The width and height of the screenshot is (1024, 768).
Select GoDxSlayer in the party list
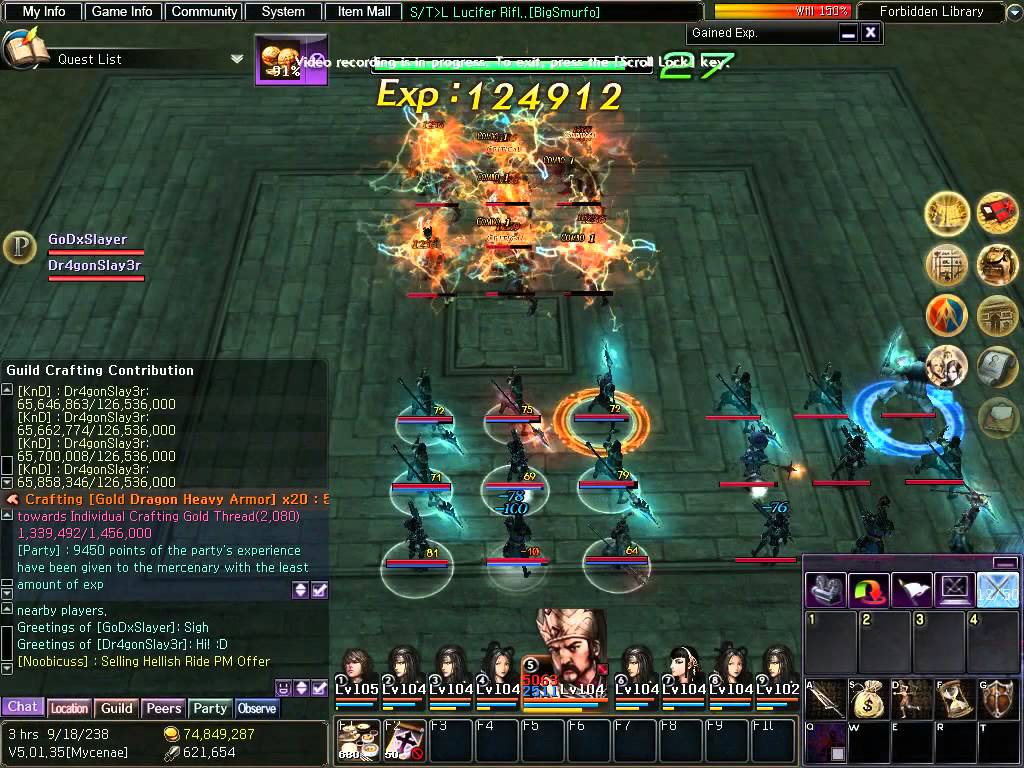(x=88, y=240)
